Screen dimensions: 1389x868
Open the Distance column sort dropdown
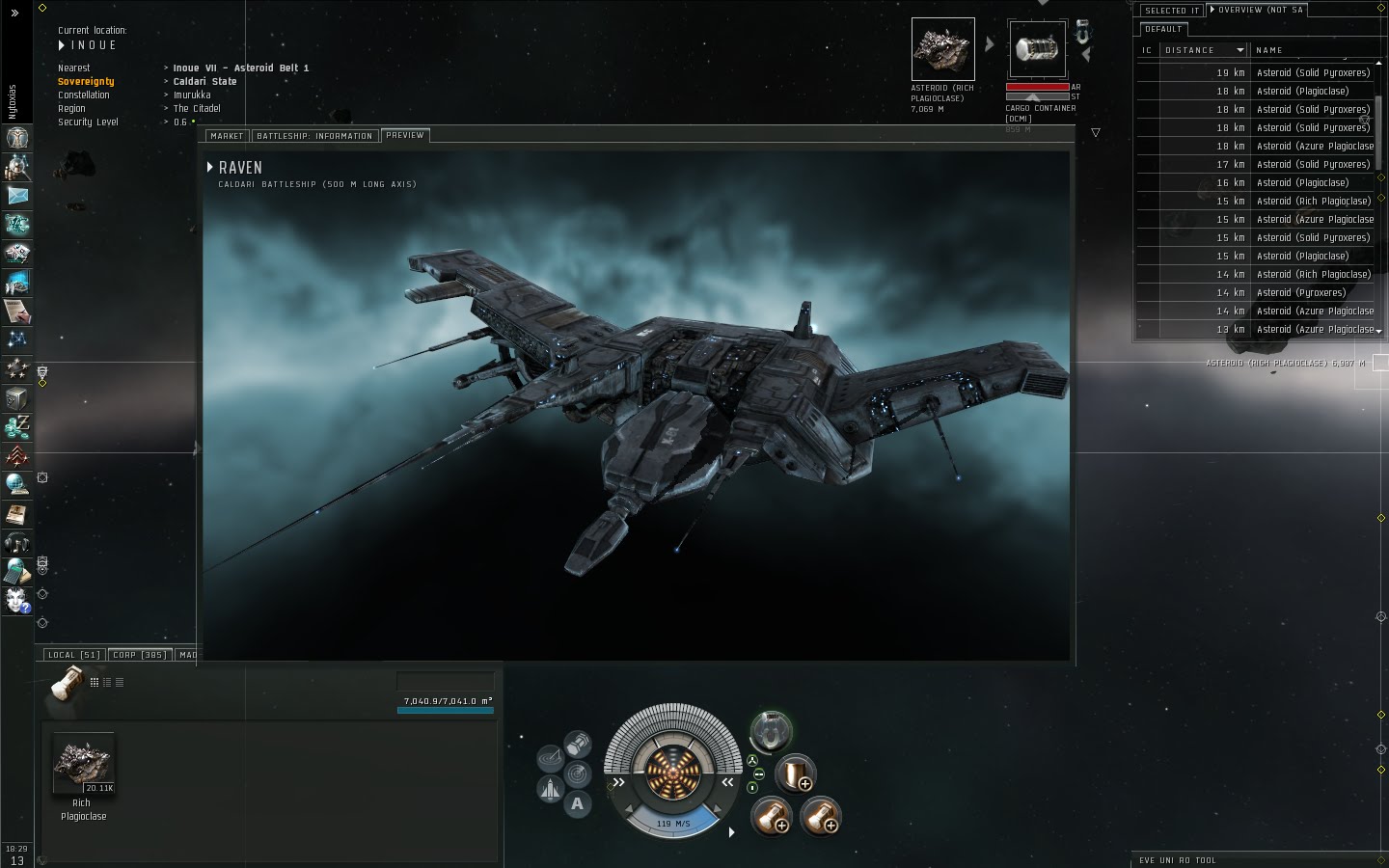tap(1240, 49)
